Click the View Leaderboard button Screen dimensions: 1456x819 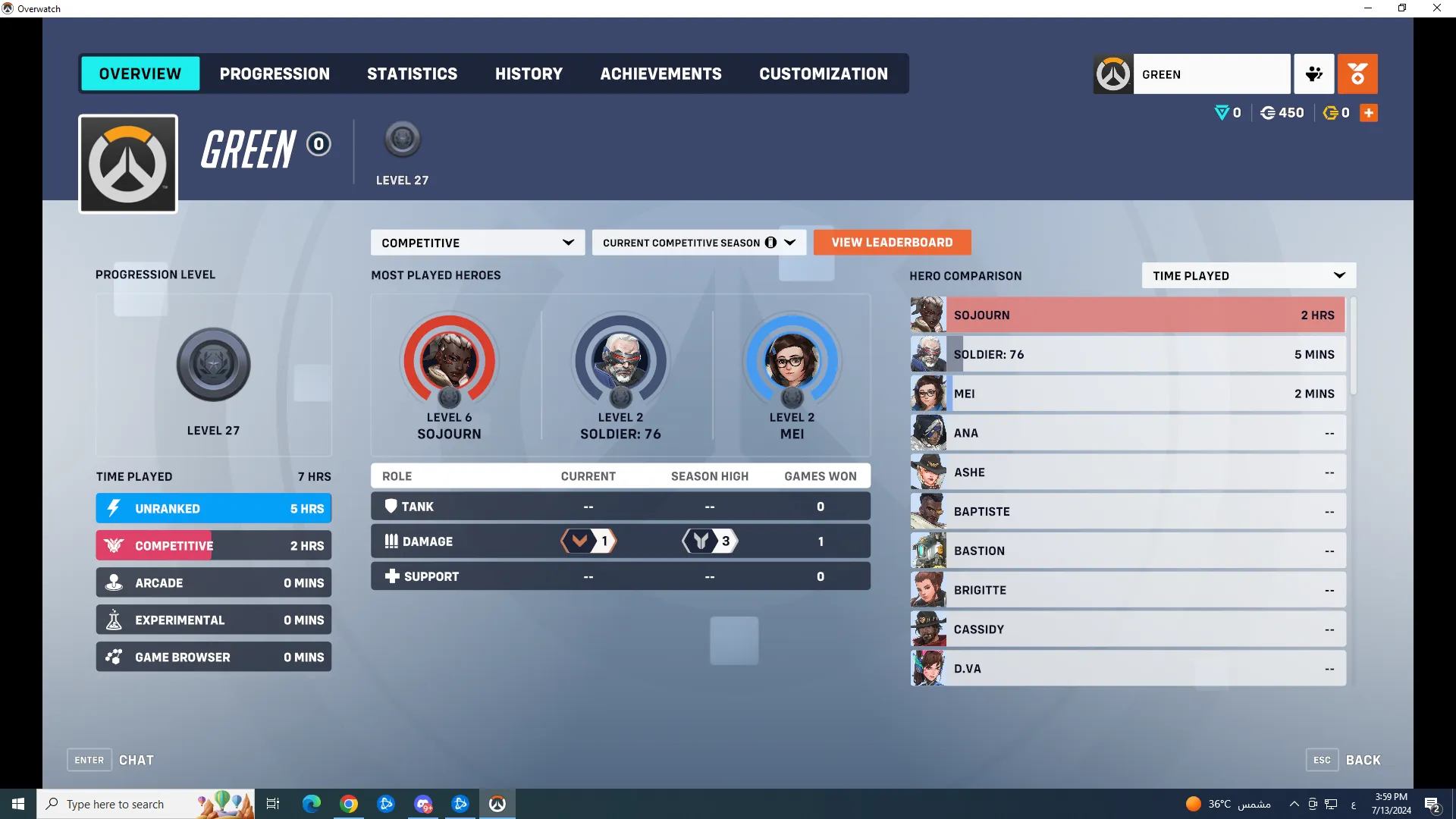point(892,242)
